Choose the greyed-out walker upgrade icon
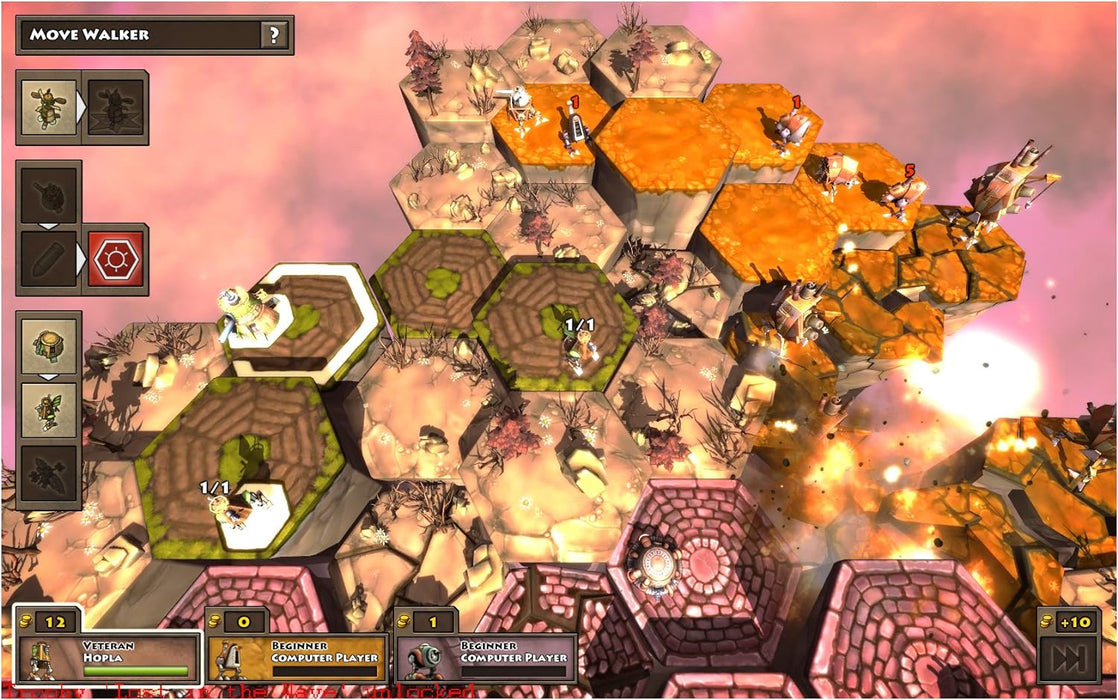1118x700 pixels. [116, 106]
